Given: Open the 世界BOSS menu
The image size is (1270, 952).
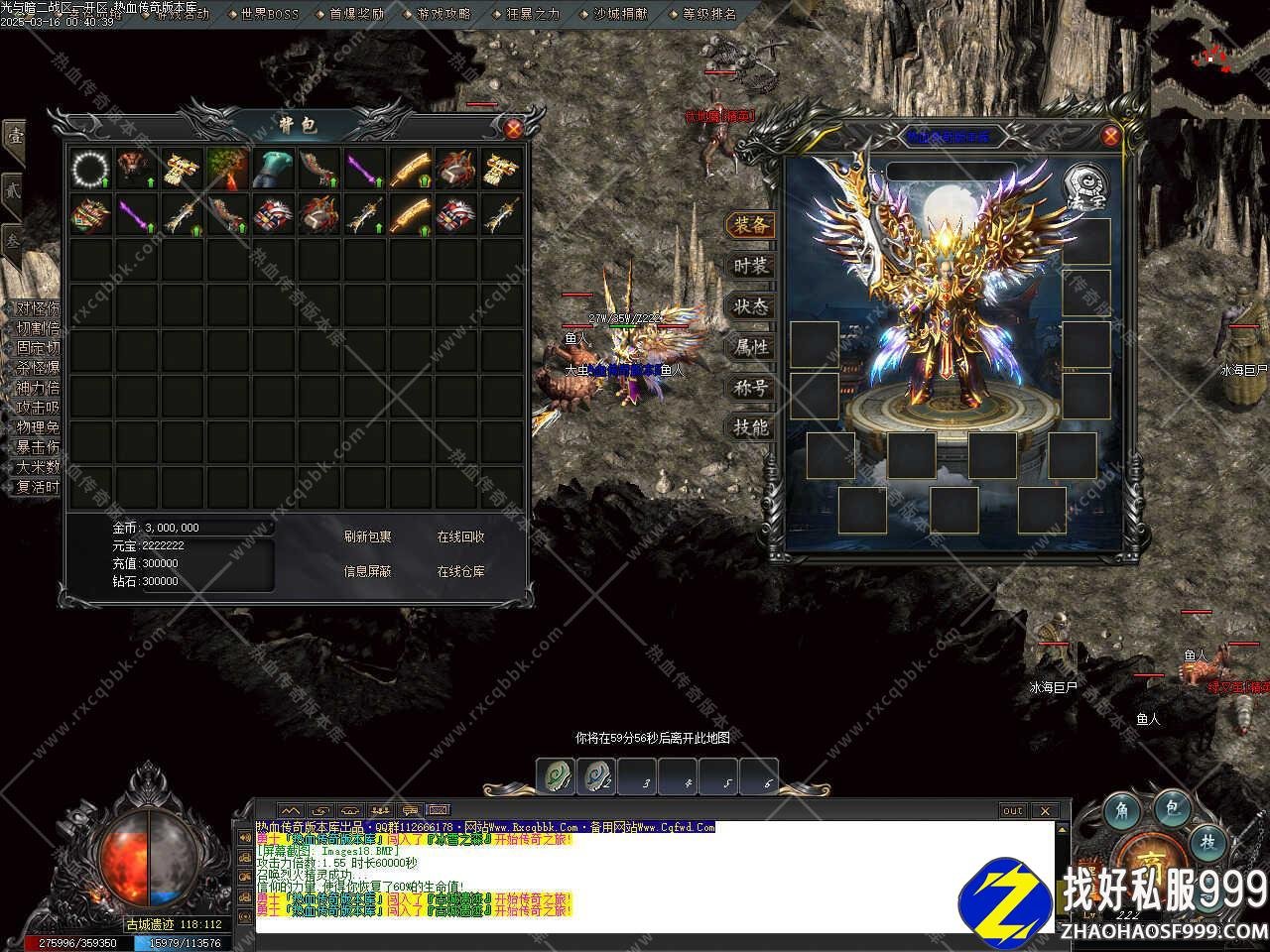Looking at the screenshot, I should pos(269,14).
